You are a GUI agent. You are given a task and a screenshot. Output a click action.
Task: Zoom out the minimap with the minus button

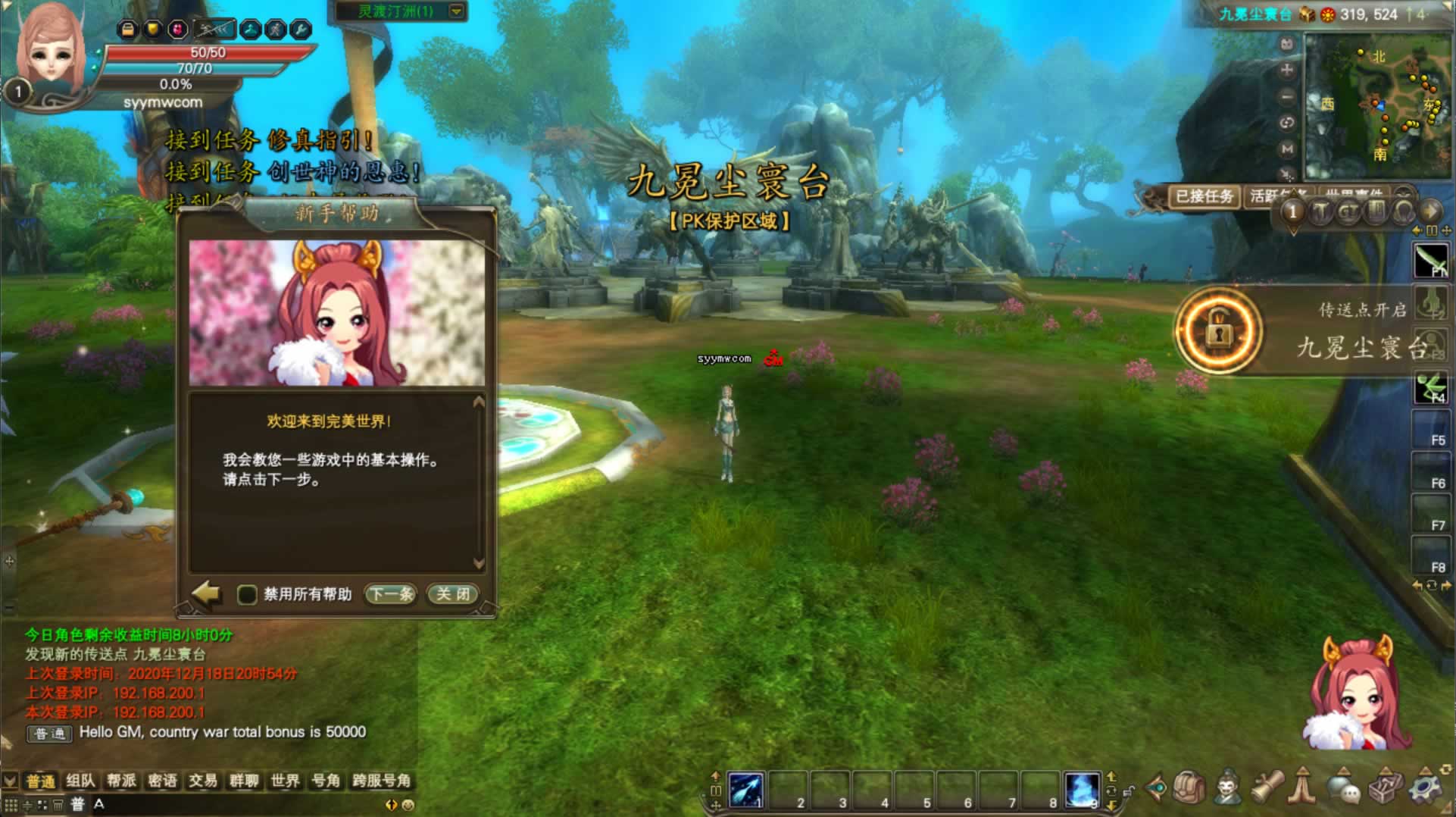1286,97
